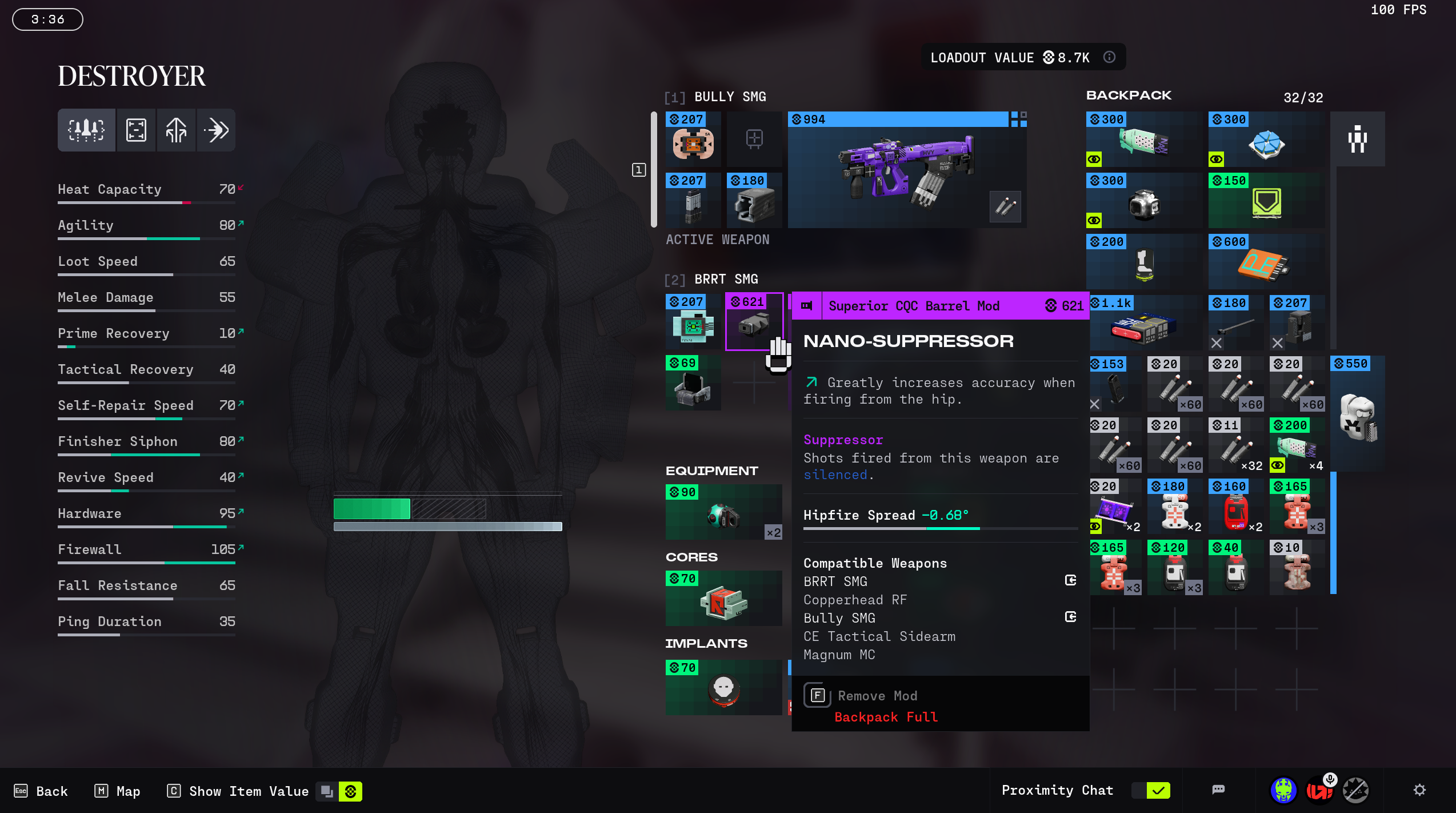Select the implant slot with face icon

[723, 688]
